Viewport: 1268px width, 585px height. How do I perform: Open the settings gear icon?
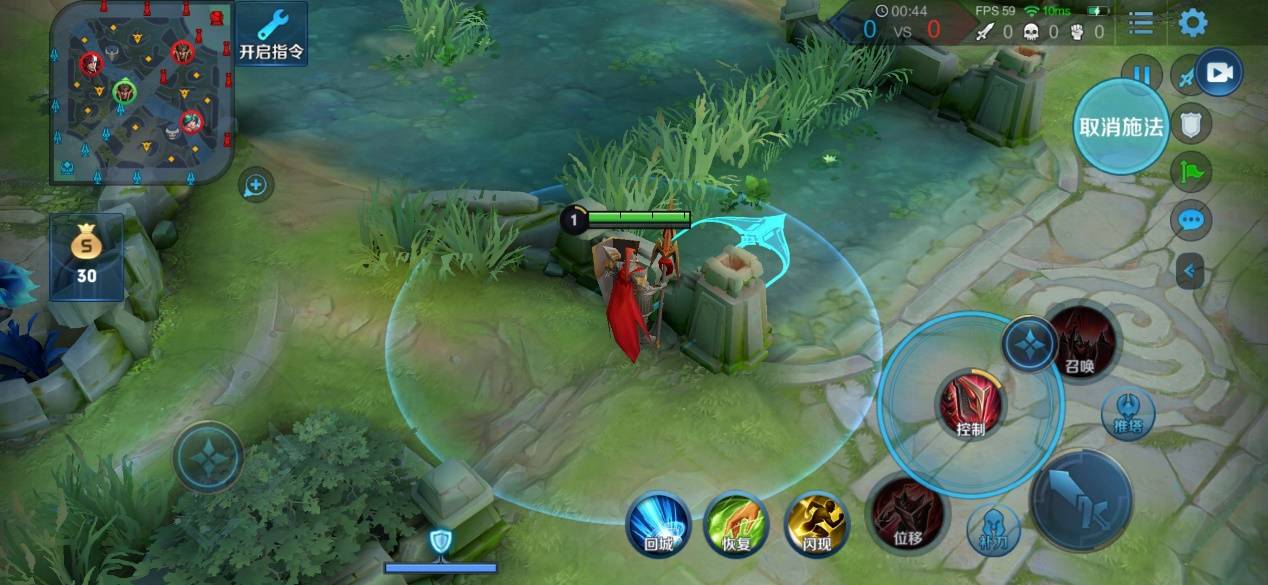(1192, 23)
